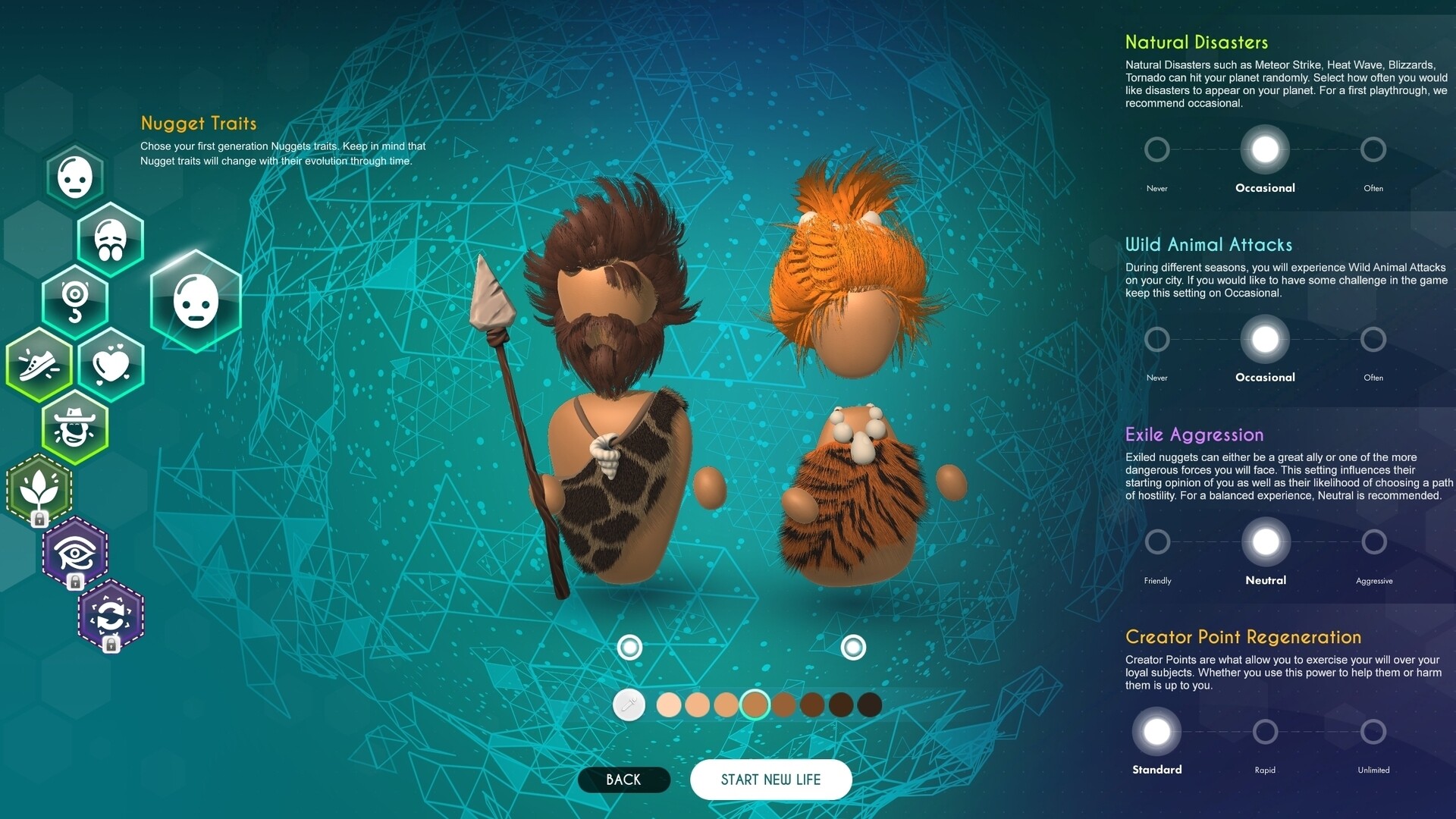Click the locked recycling arrows trait hexagon

click(111, 617)
